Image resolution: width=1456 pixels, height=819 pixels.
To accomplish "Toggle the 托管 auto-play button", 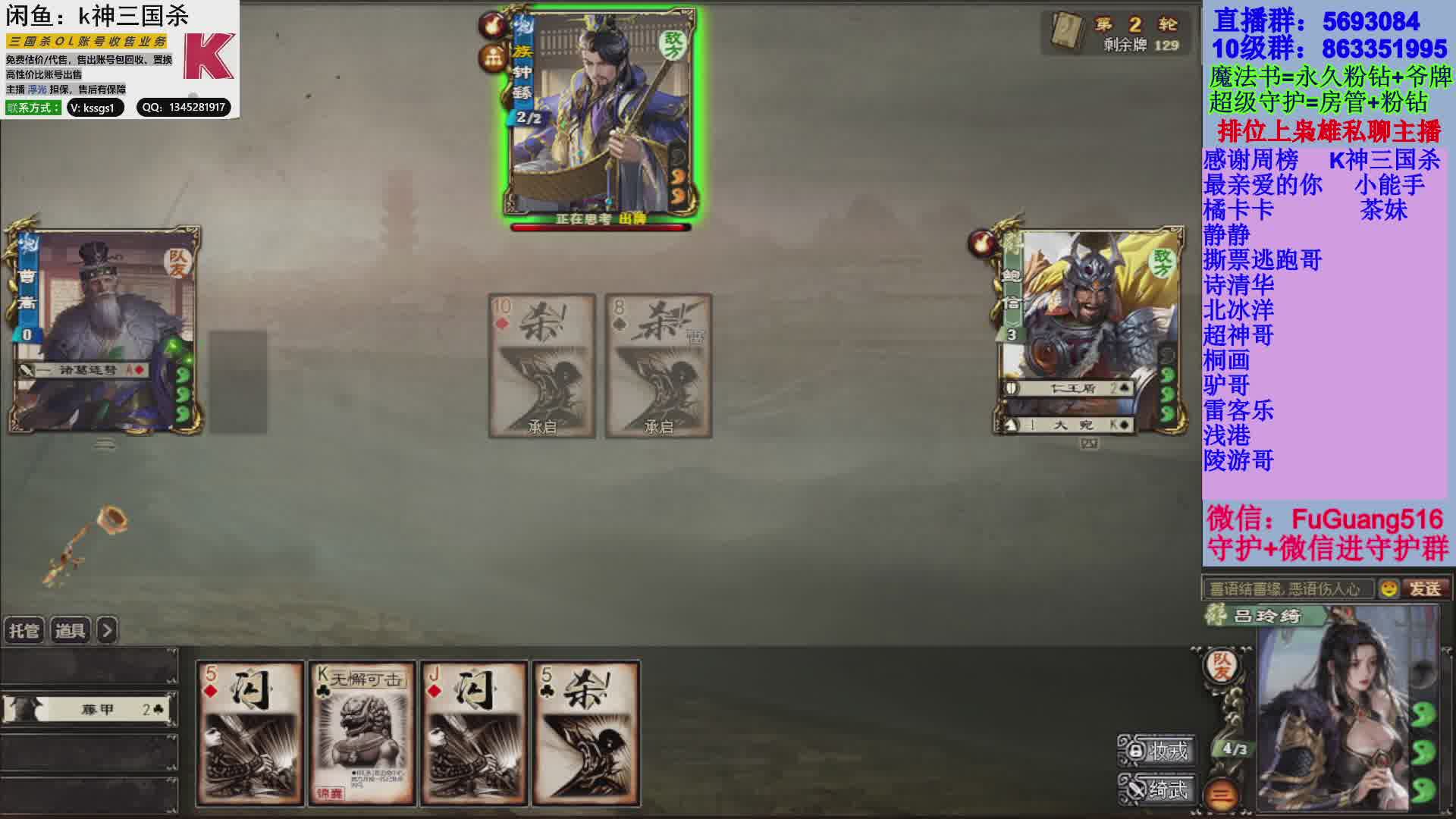I will point(24,630).
